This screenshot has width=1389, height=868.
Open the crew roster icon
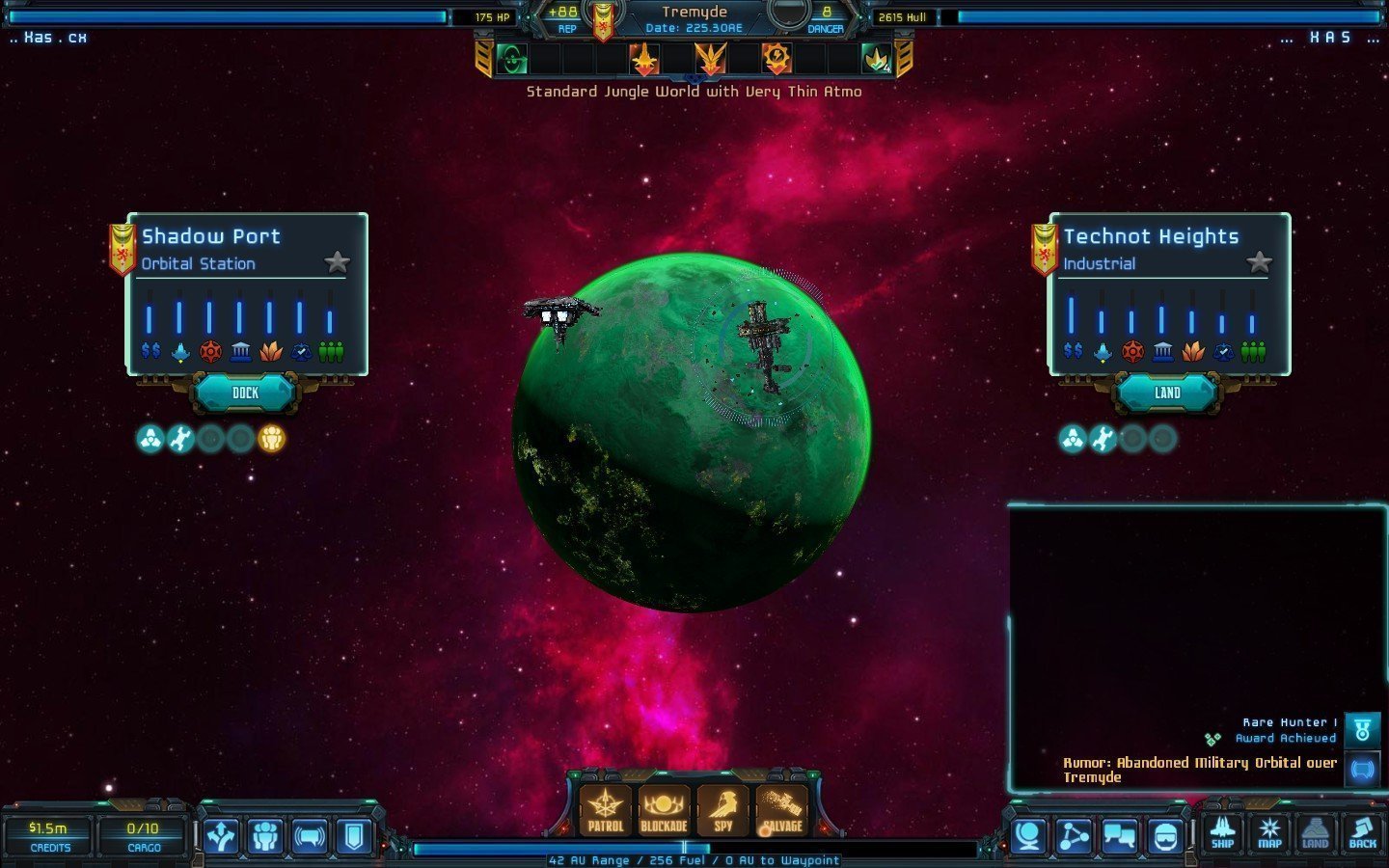[265, 836]
